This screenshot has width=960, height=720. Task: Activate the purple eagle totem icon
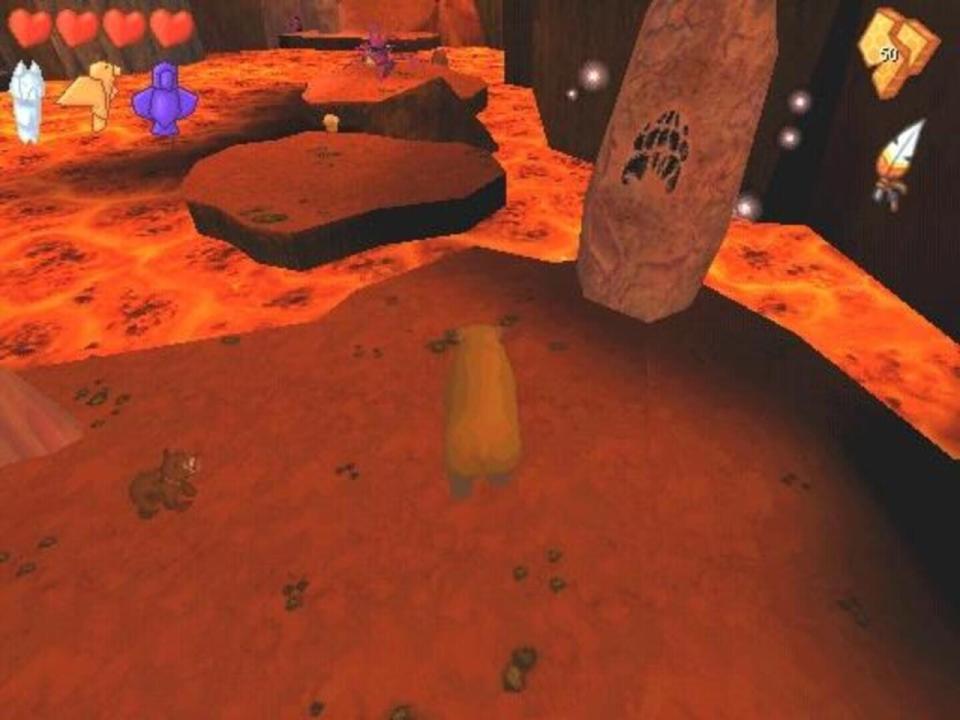163,99
